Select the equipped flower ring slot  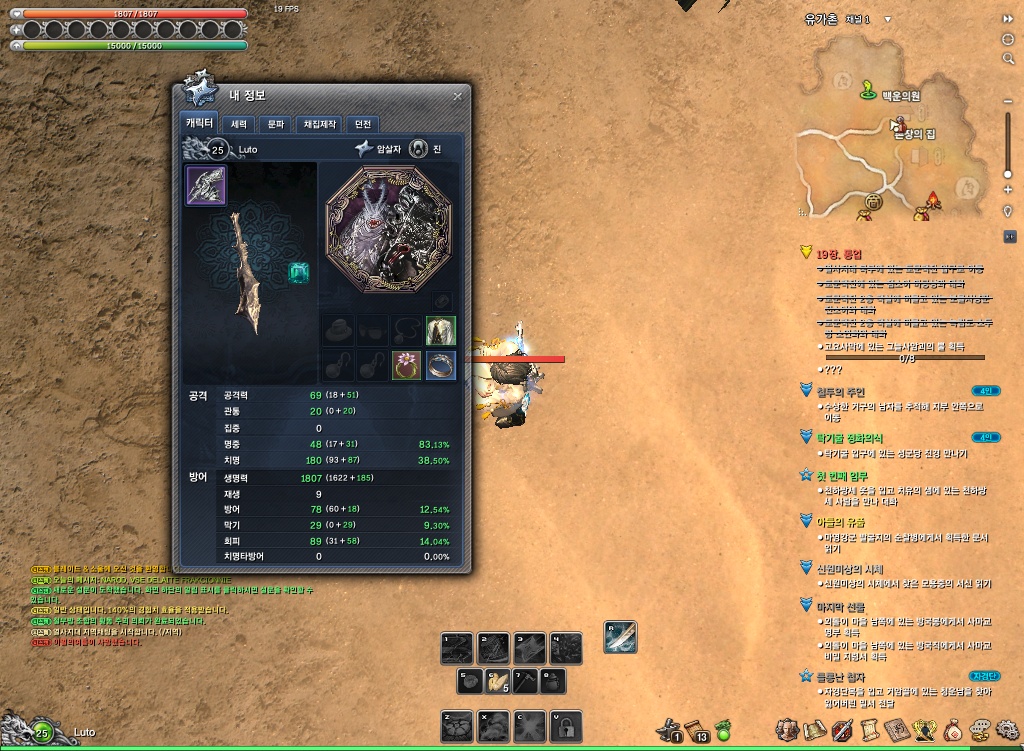coord(407,365)
